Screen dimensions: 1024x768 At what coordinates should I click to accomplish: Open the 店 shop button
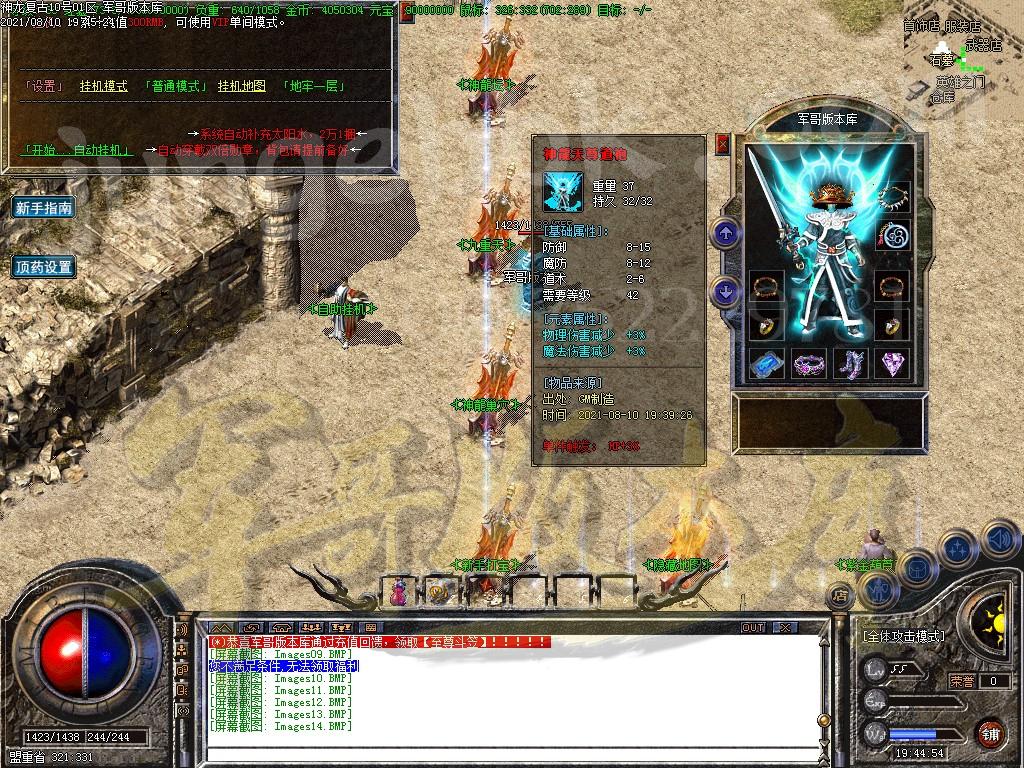click(840, 596)
